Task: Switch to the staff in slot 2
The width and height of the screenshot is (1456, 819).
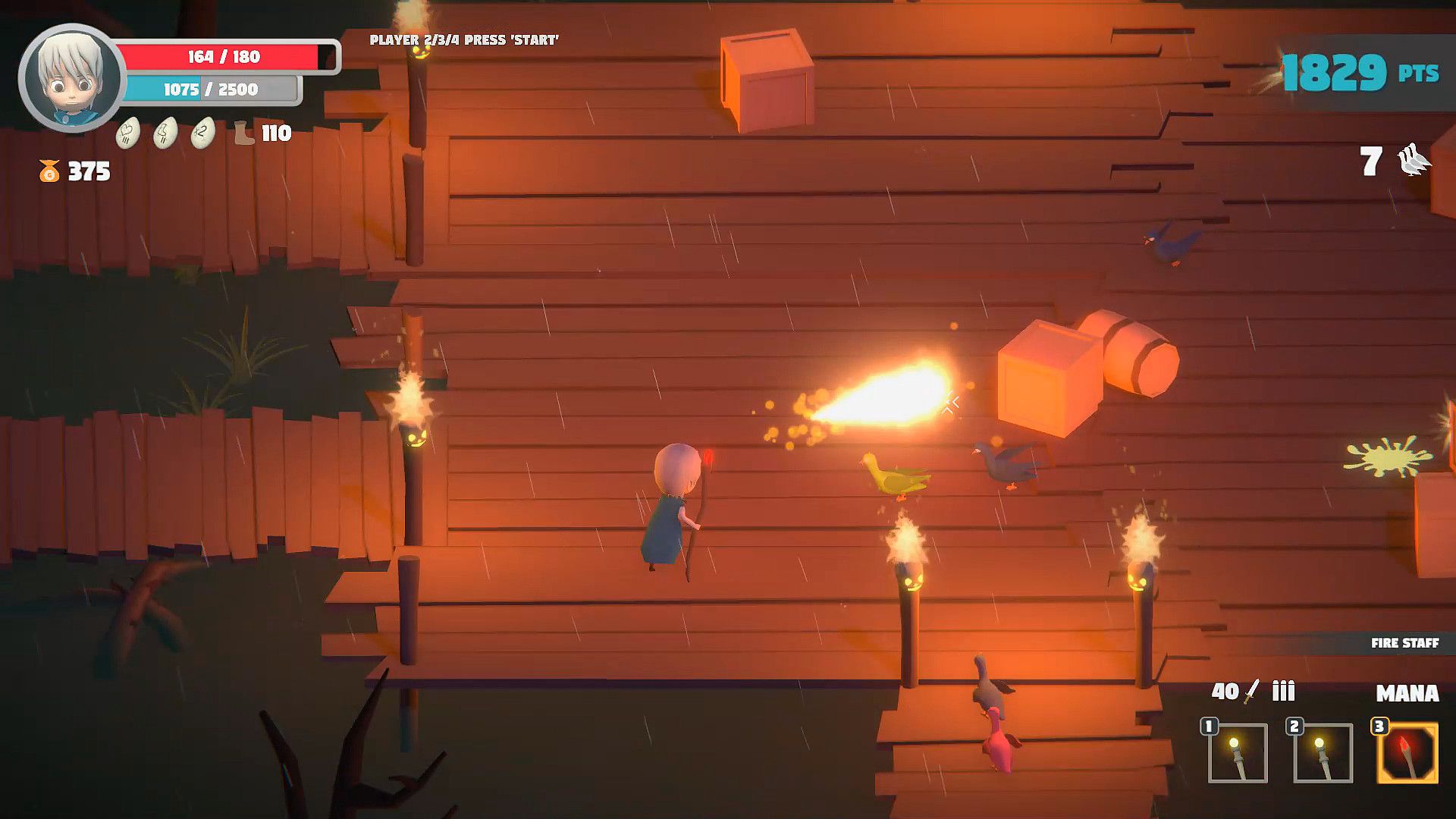Action: click(x=1323, y=753)
